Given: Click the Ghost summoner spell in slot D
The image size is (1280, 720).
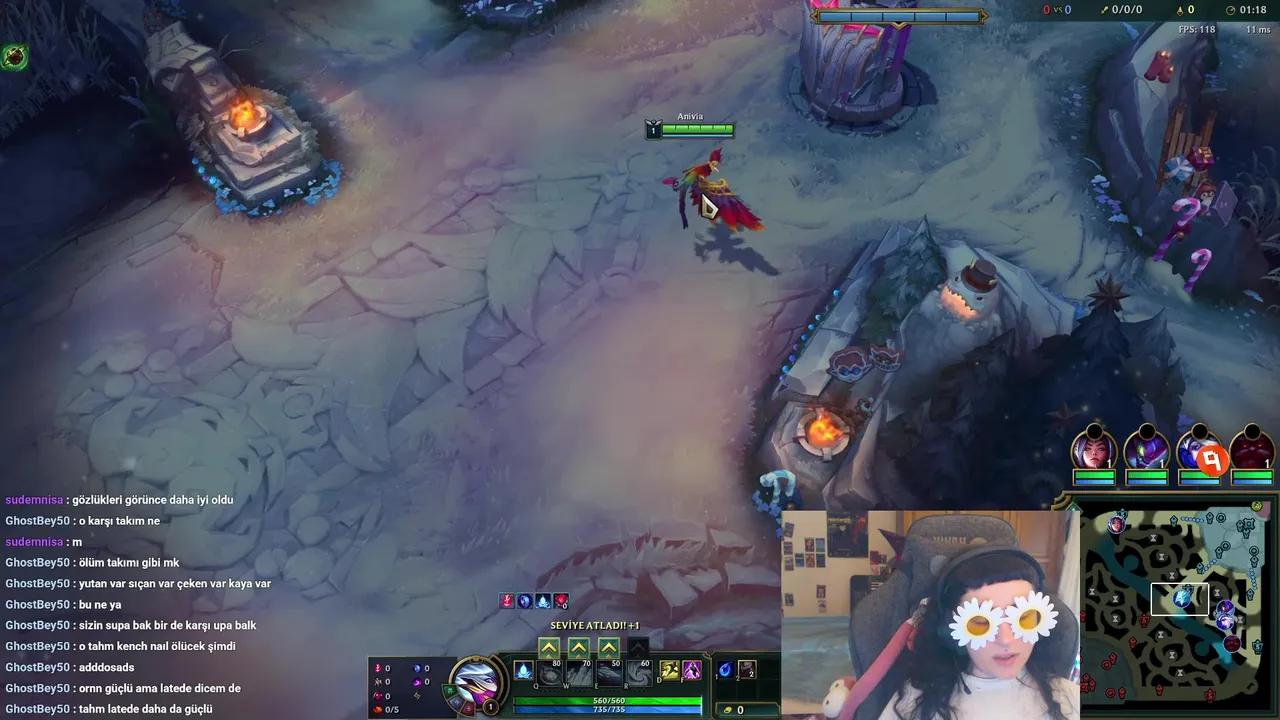Looking at the screenshot, I should click(668, 670).
